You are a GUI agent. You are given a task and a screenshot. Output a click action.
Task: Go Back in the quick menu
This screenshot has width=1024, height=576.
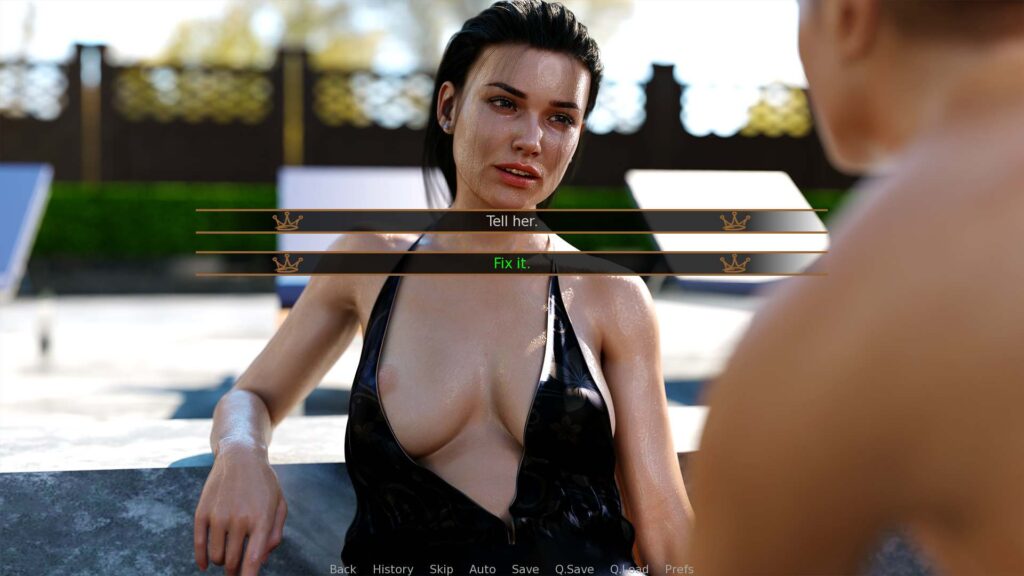point(343,569)
